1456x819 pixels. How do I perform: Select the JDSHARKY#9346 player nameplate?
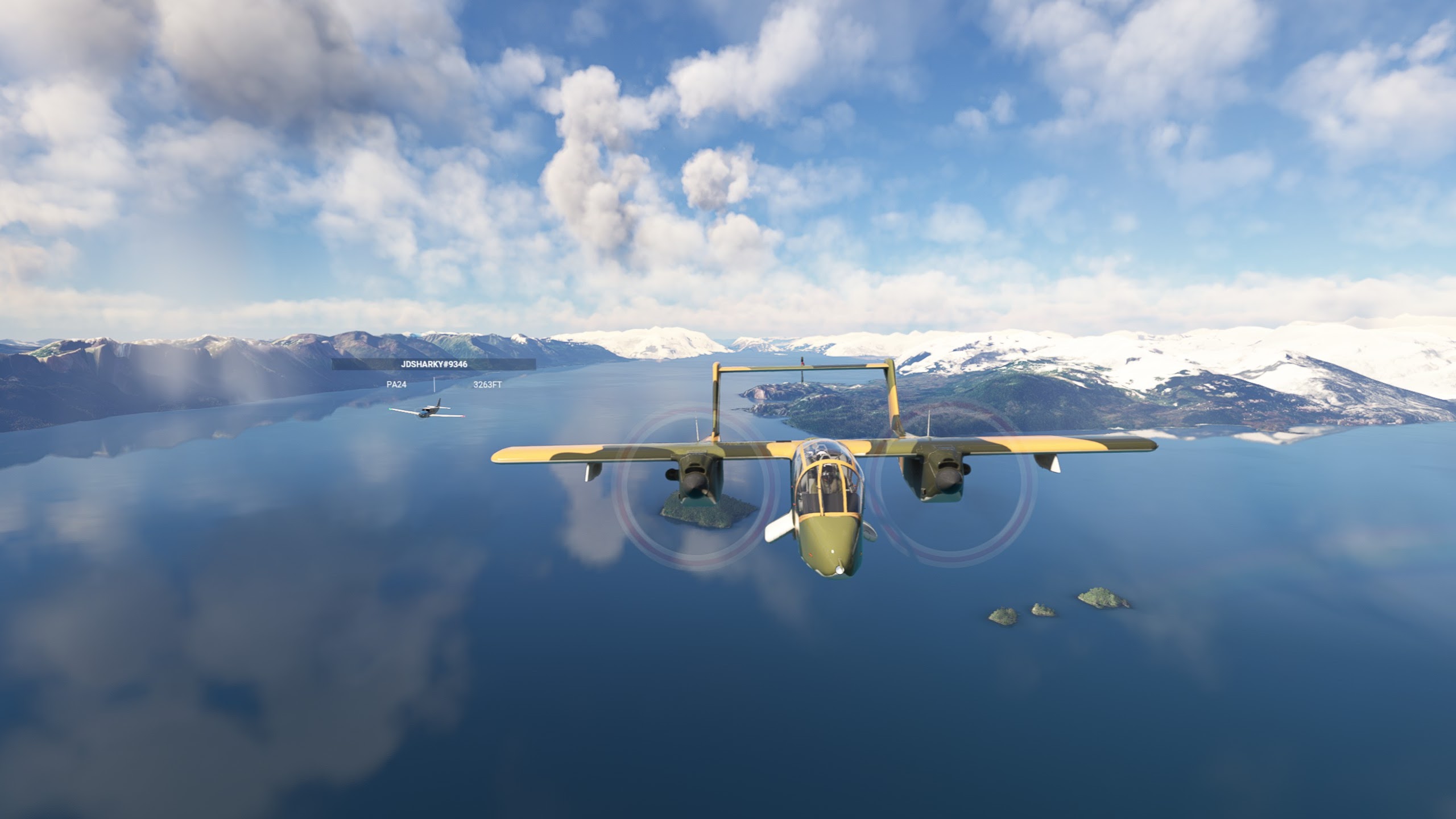[433, 364]
